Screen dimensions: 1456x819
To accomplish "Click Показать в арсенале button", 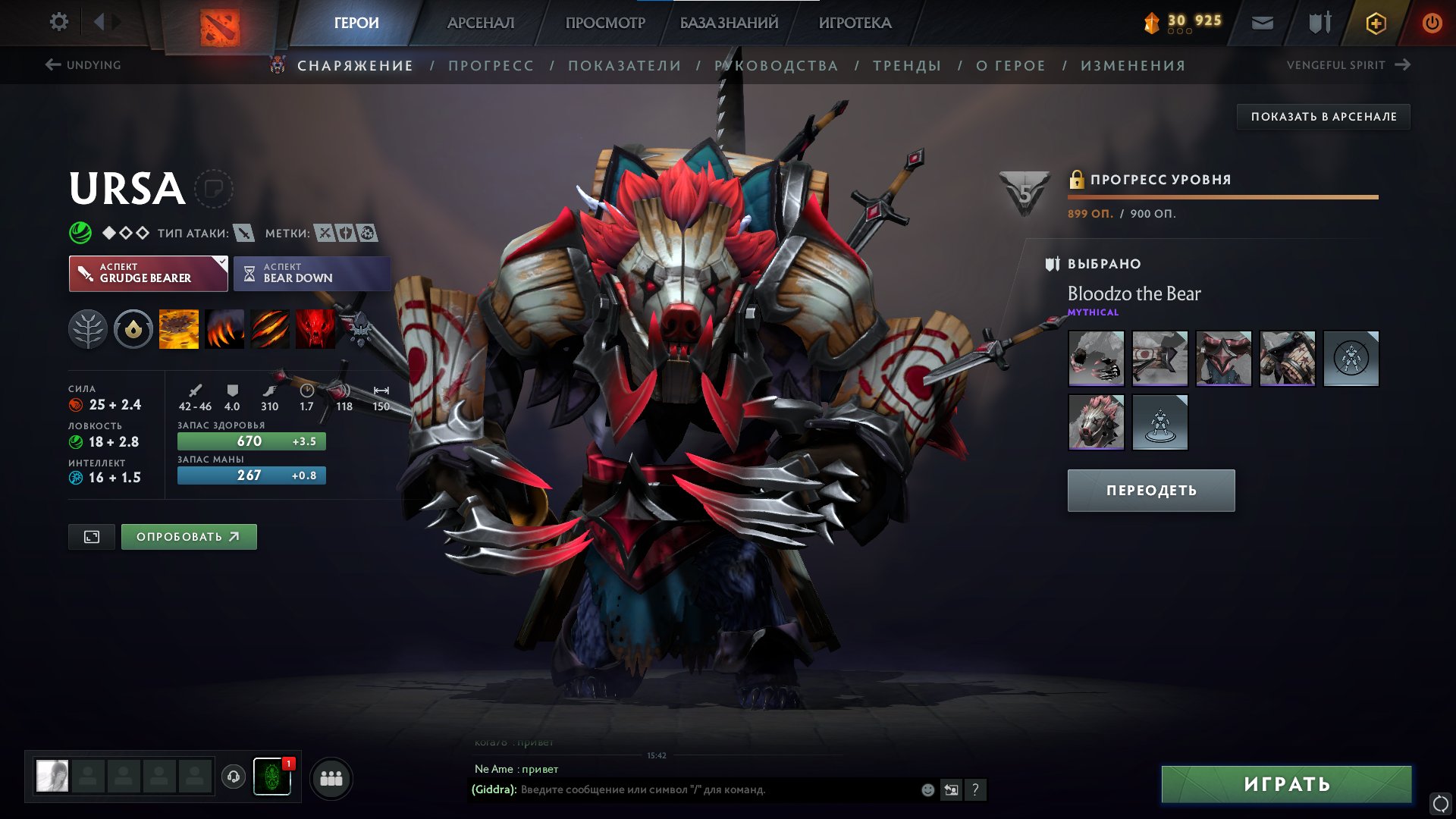I will click(1323, 117).
